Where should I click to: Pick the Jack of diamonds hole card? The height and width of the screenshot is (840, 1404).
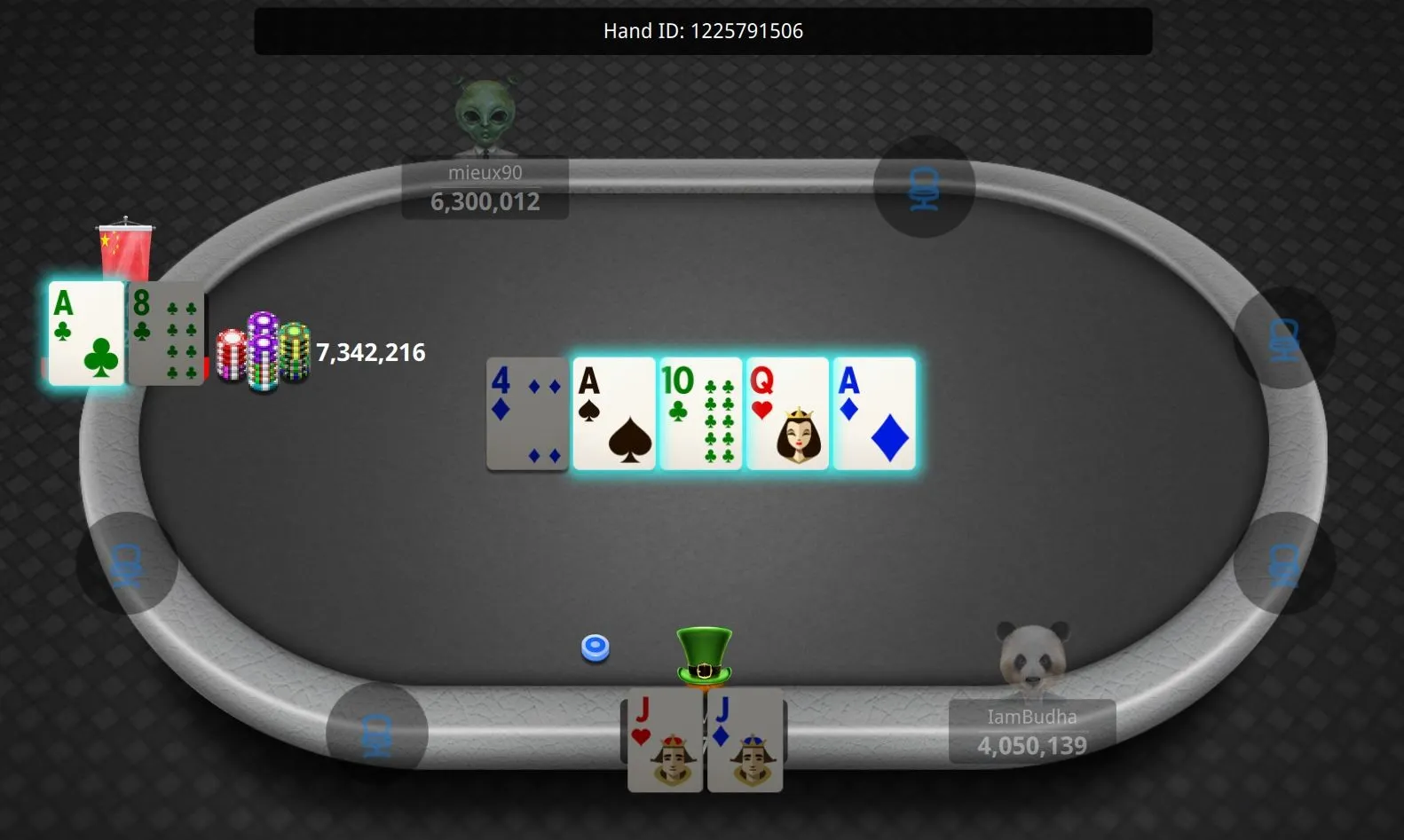click(745, 742)
